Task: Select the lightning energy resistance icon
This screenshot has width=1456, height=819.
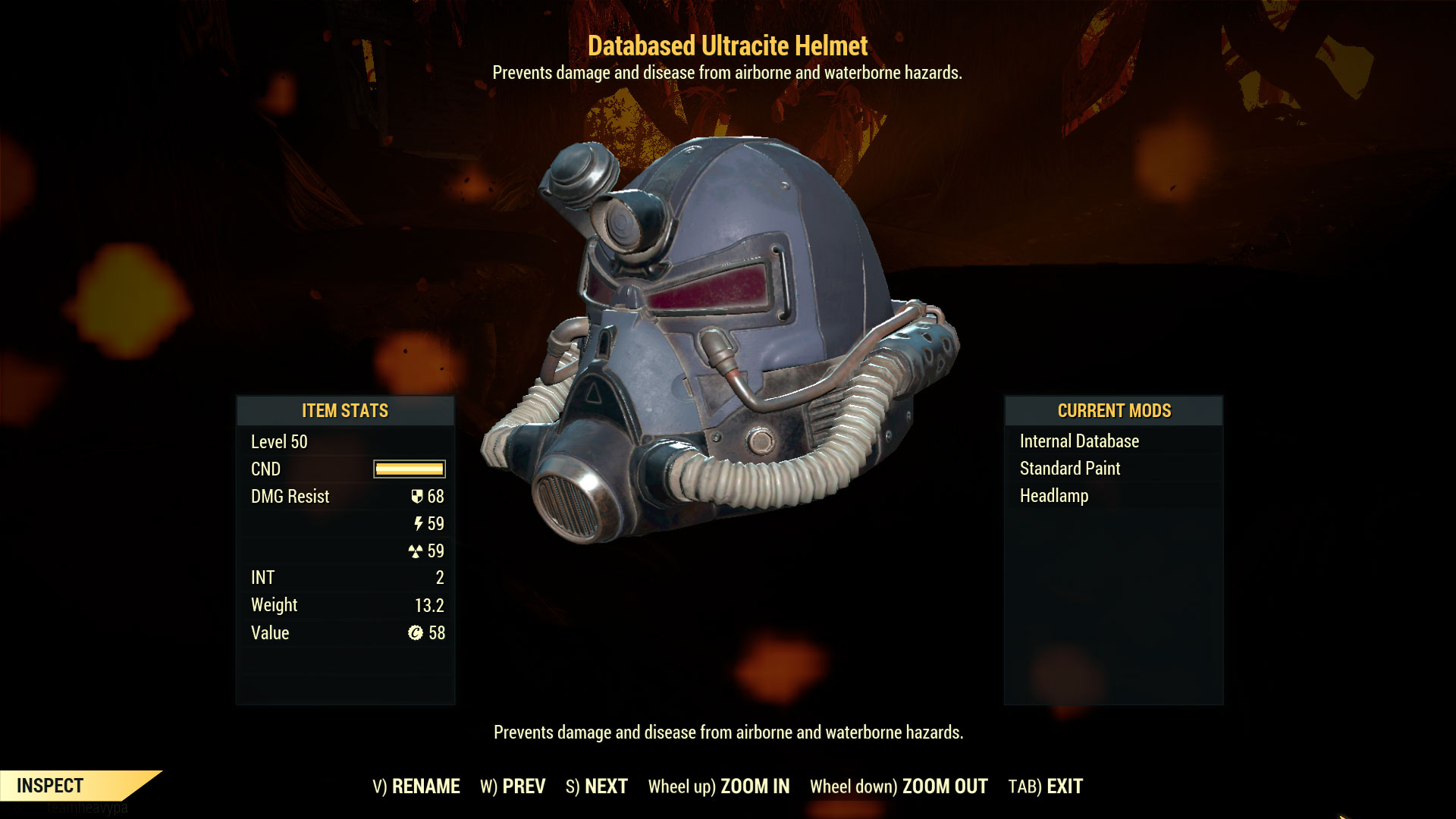Action: [416, 524]
